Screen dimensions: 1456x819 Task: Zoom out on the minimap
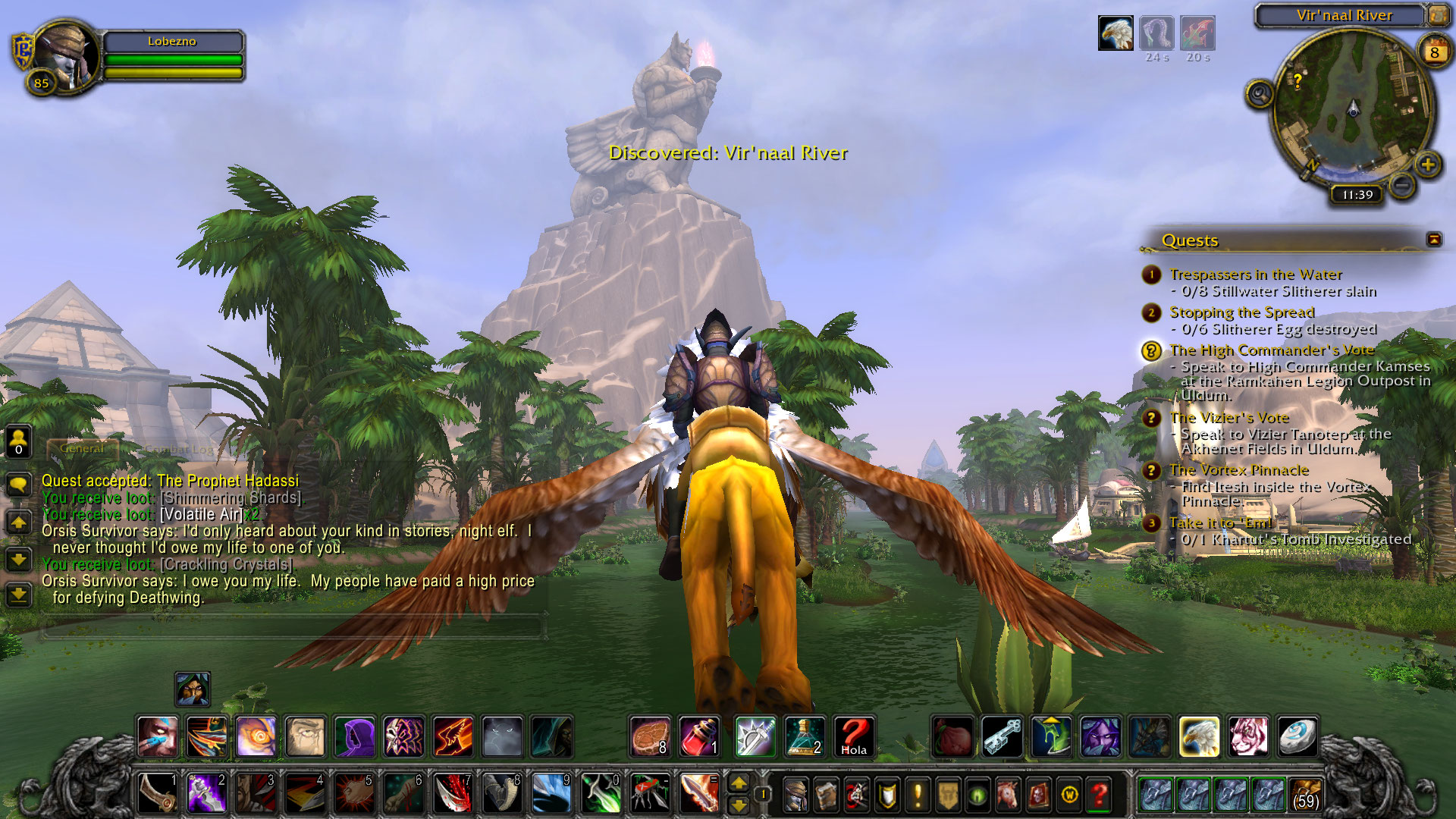pos(1402,184)
